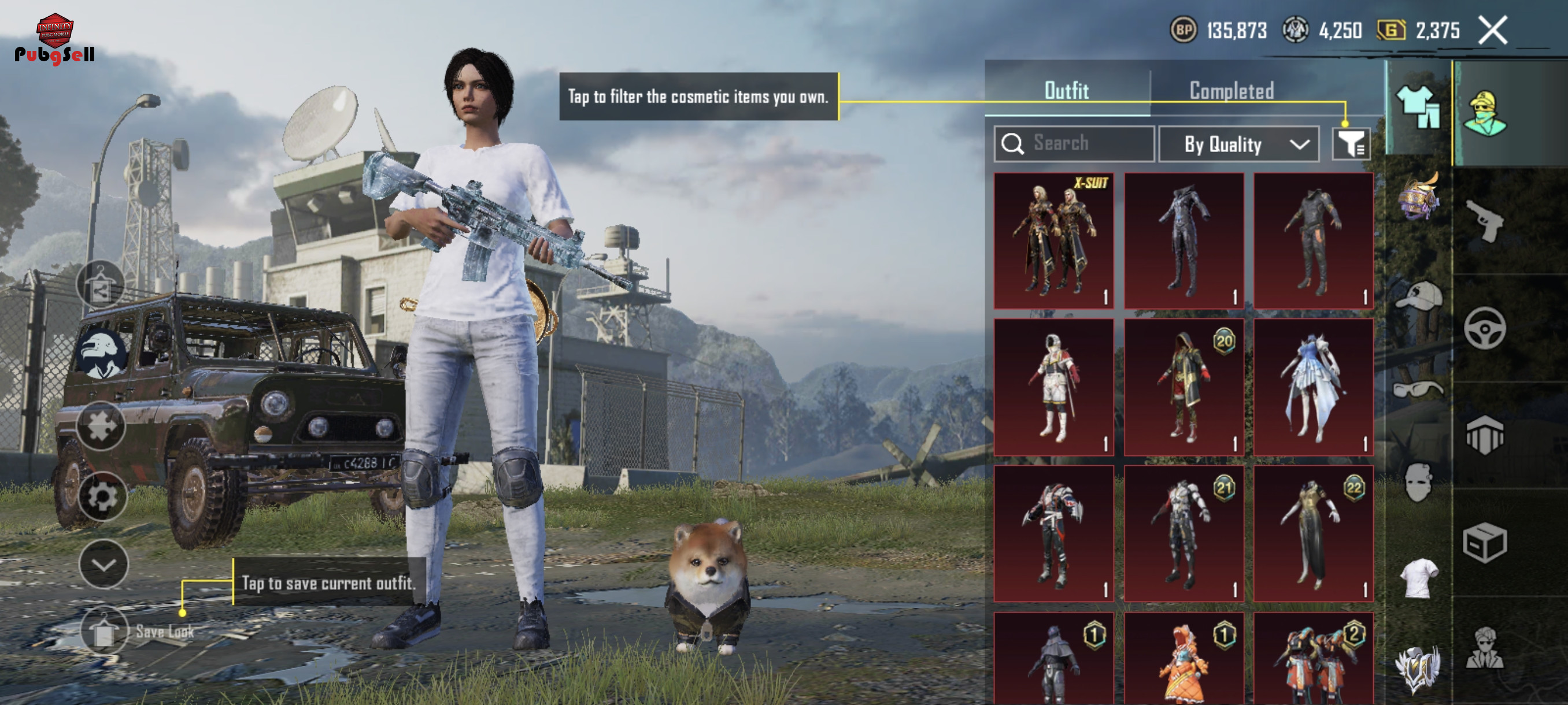Viewport: 1568px width, 705px height.
Task: Choose the blue and white dress outfit
Action: pos(1313,387)
